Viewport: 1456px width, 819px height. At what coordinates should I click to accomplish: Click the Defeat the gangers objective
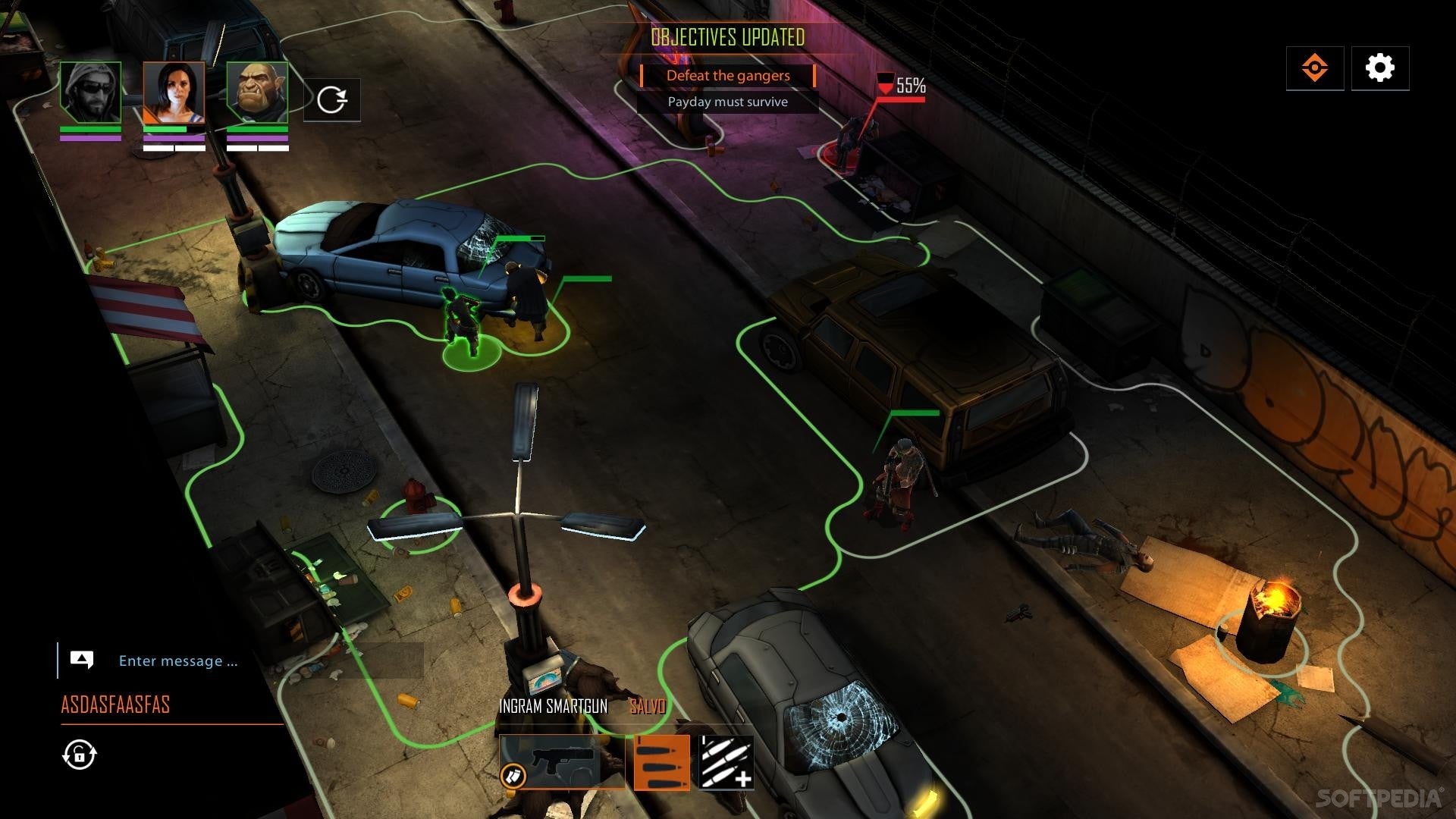(x=728, y=76)
